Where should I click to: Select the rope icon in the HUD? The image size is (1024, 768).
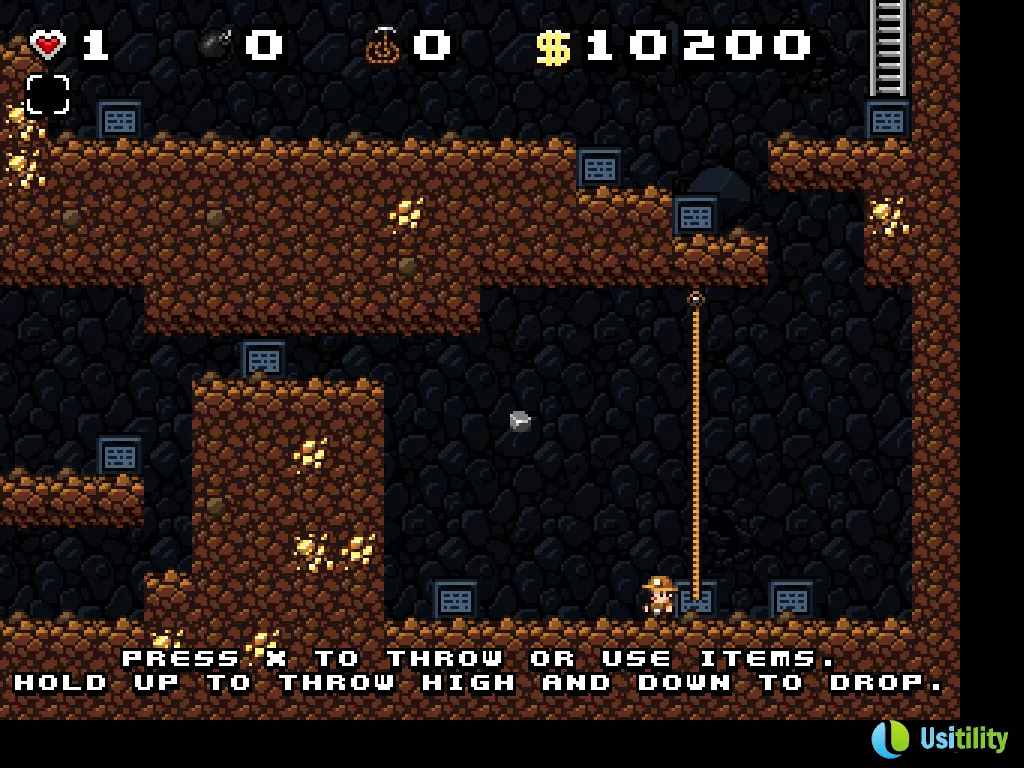tap(382, 45)
